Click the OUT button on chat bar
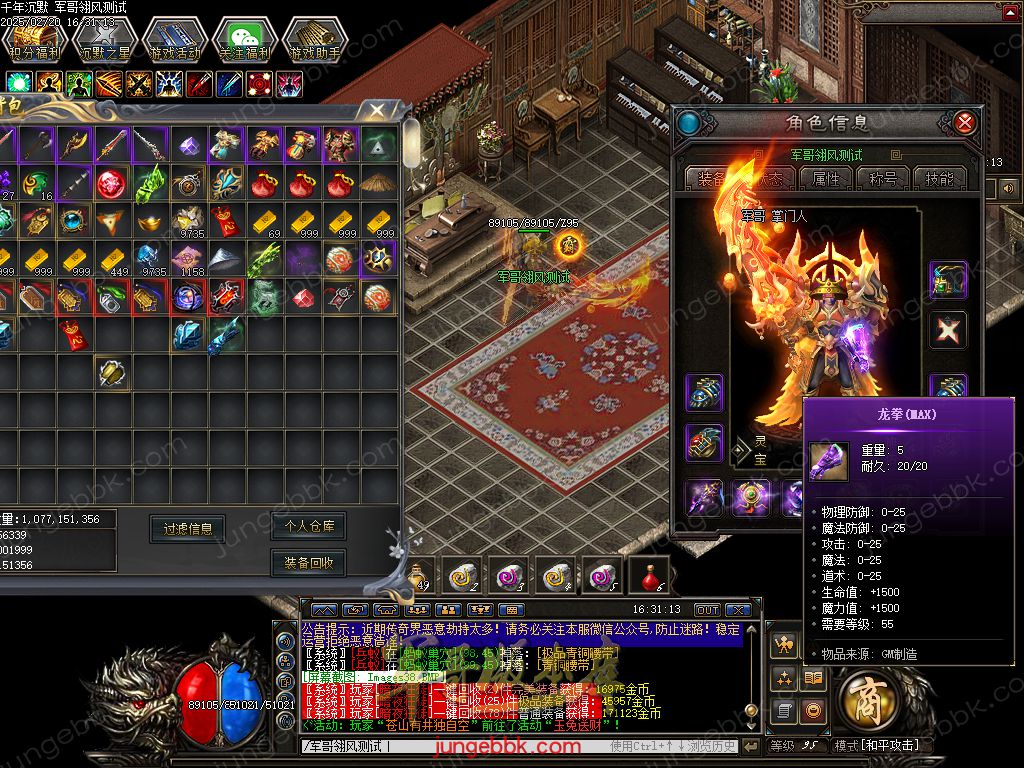The width and height of the screenshot is (1024, 768). pyautogui.click(x=707, y=610)
